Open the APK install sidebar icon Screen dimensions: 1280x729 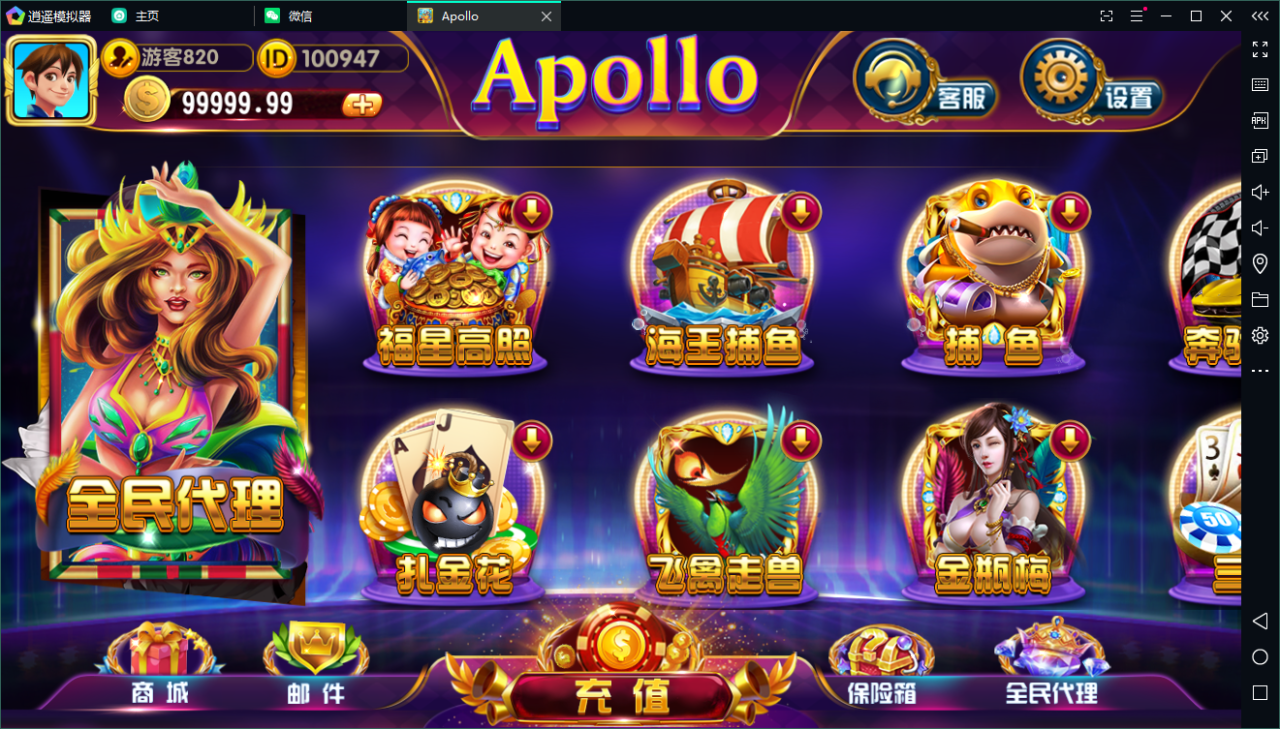point(1260,120)
